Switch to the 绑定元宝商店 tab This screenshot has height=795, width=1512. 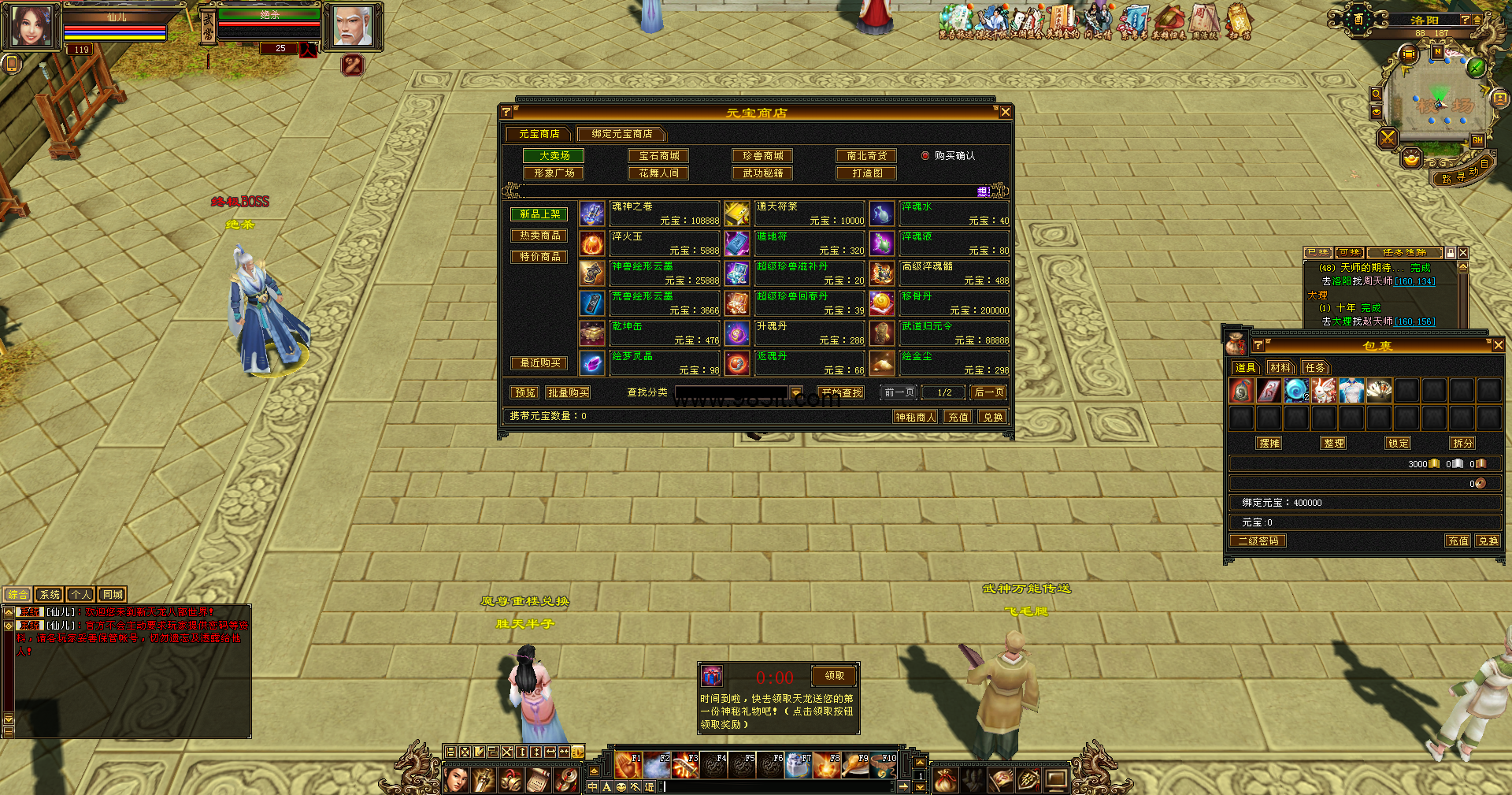(621, 134)
